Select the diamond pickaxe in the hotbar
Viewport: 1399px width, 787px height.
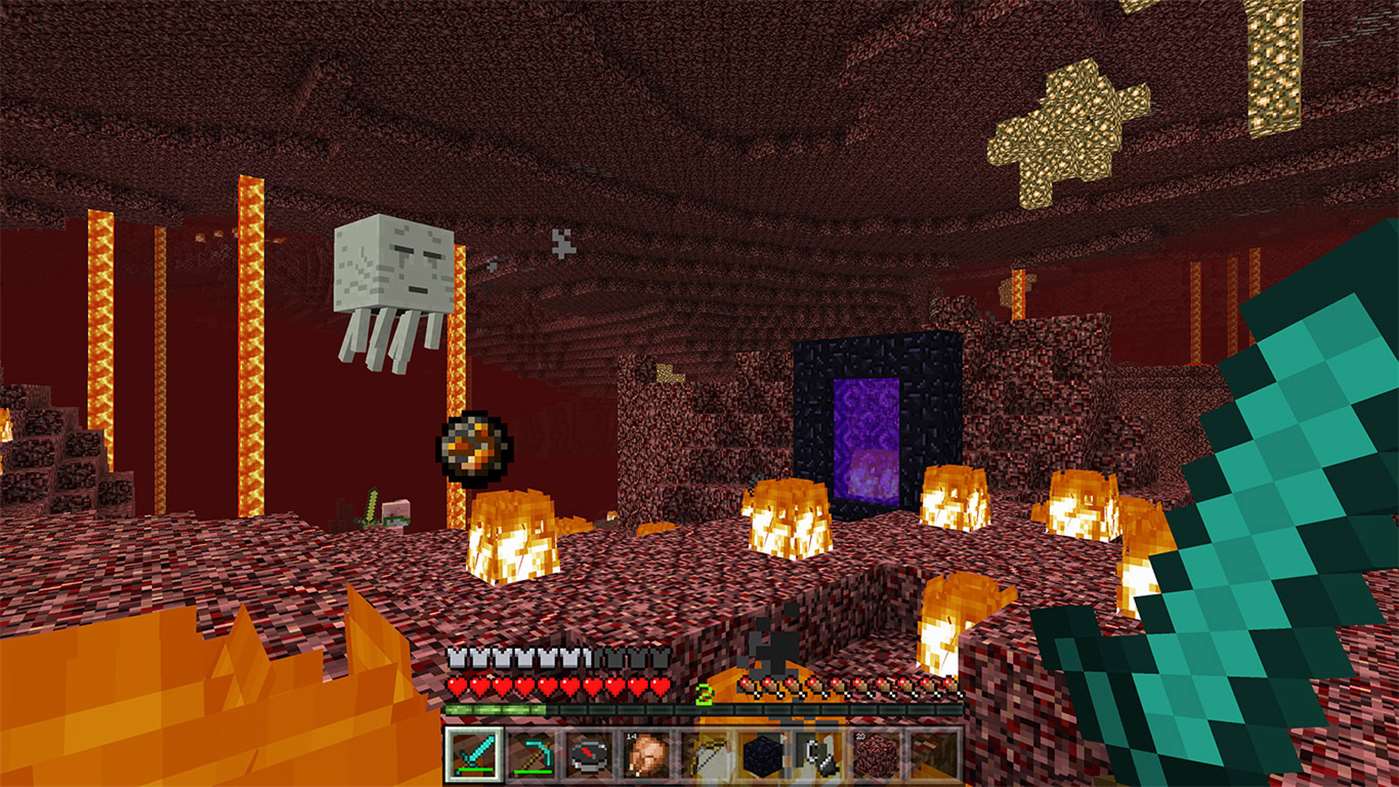[533, 762]
